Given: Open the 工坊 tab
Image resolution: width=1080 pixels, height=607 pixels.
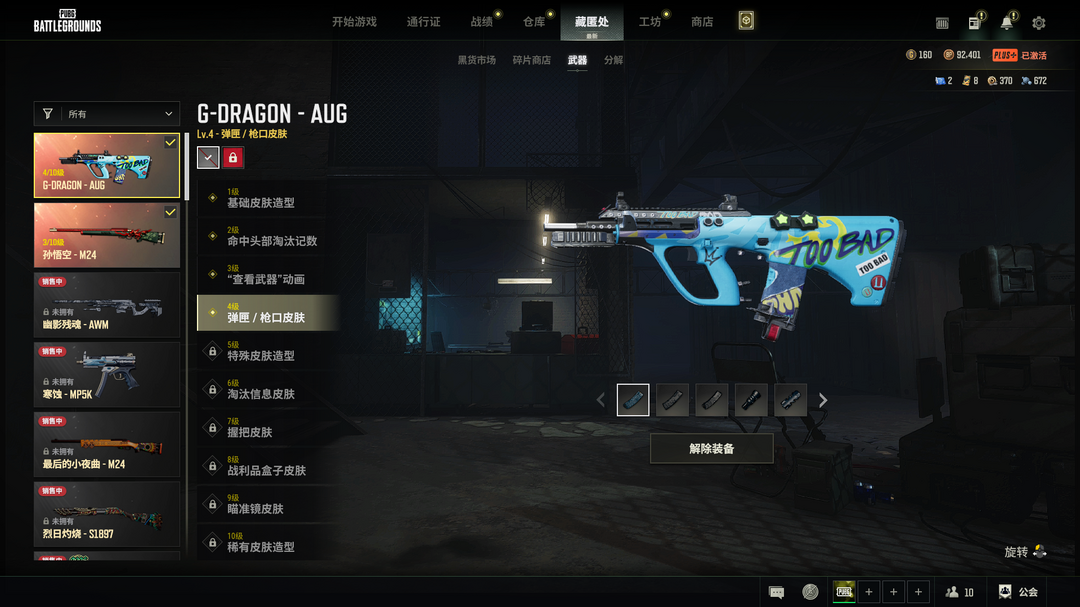Looking at the screenshot, I should click(x=650, y=22).
